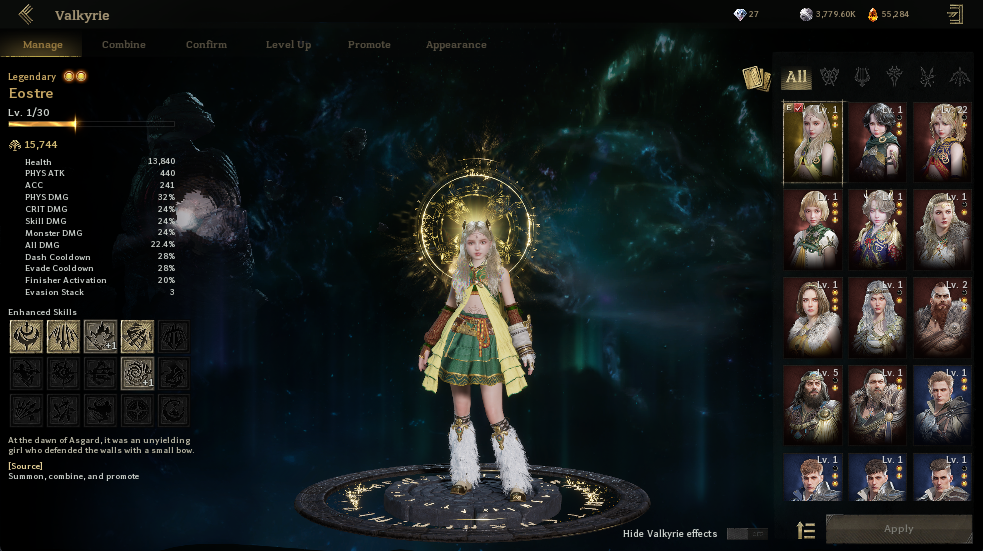Viewport: 983px width, 551px height.
Task: Go back using the top-left arrow
Action: pyautogui.click(x=25, y=14)
